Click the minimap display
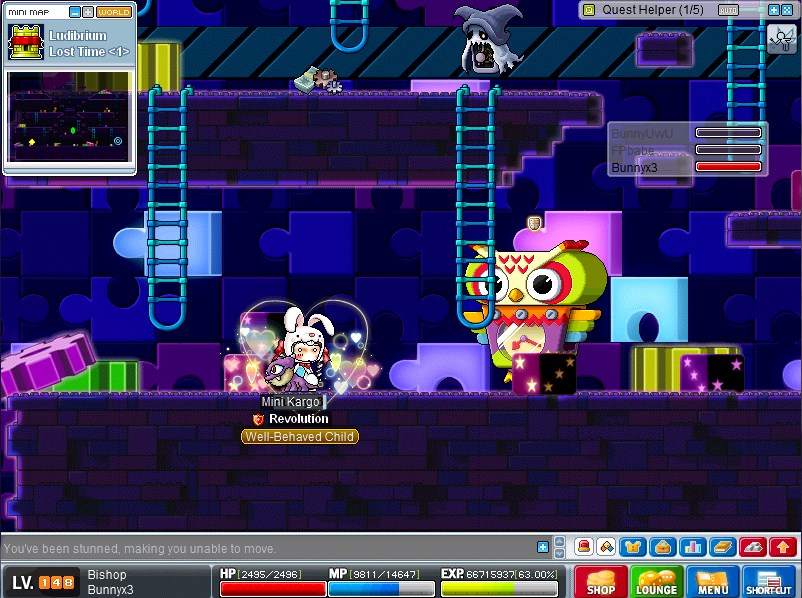 click(x=69, y=116)
